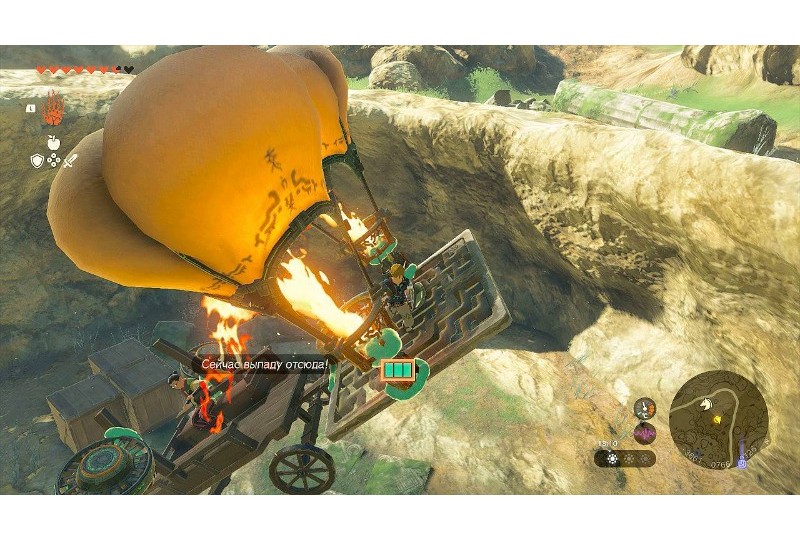Select the purple pin marker on minimap

(742, 463)
